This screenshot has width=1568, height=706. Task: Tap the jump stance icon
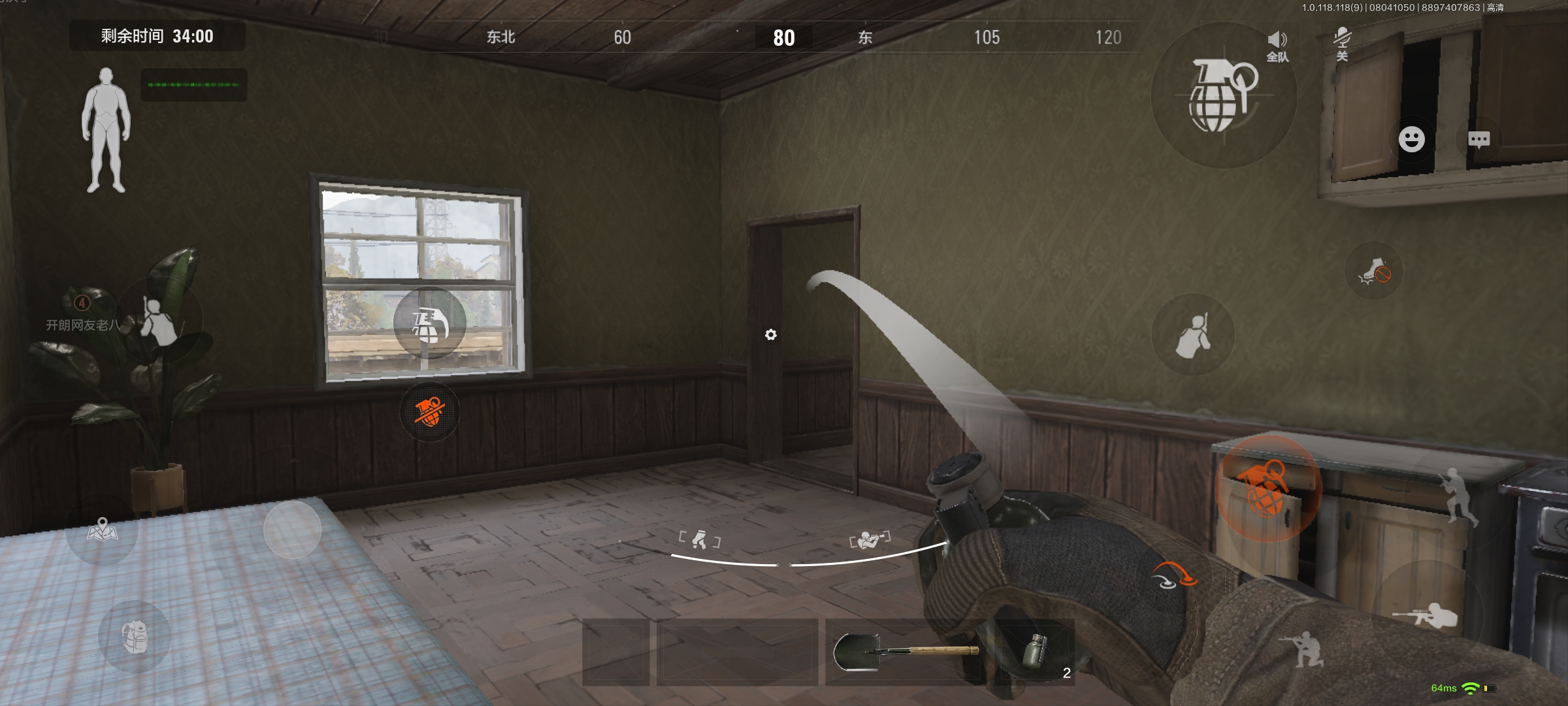click(x=1458, y=496)
